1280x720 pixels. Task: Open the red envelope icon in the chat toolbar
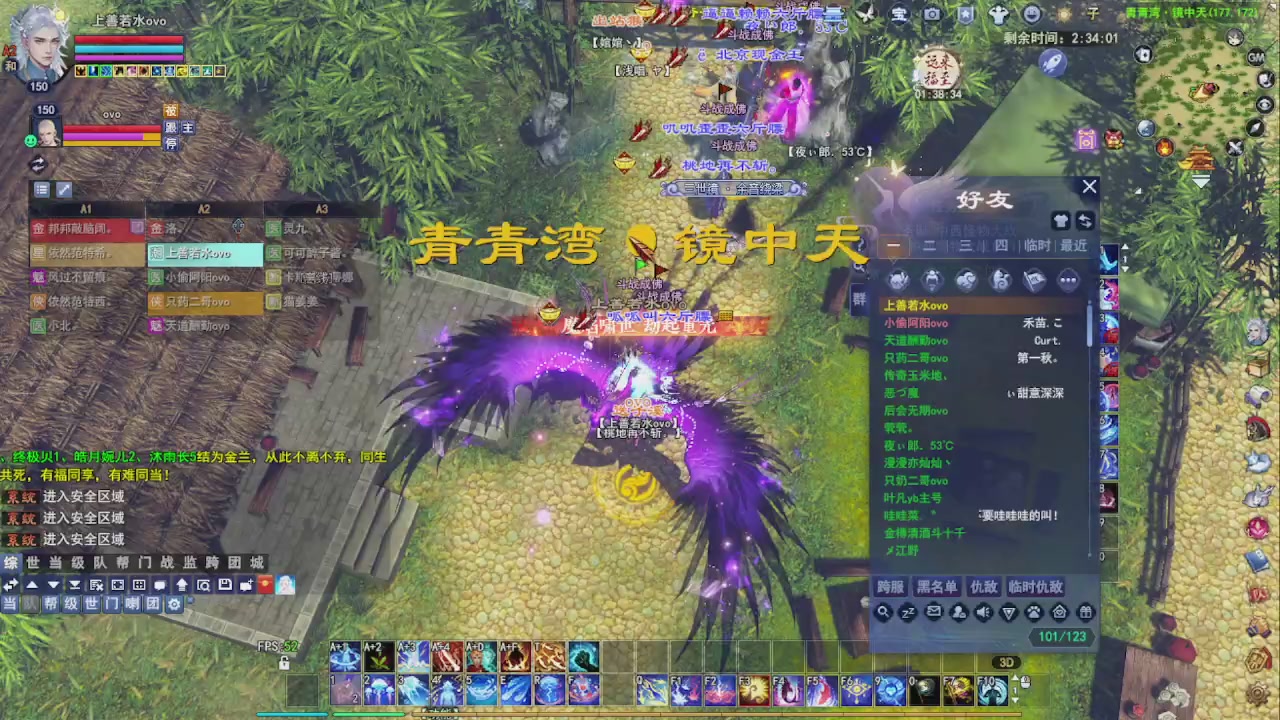point(264,585)
